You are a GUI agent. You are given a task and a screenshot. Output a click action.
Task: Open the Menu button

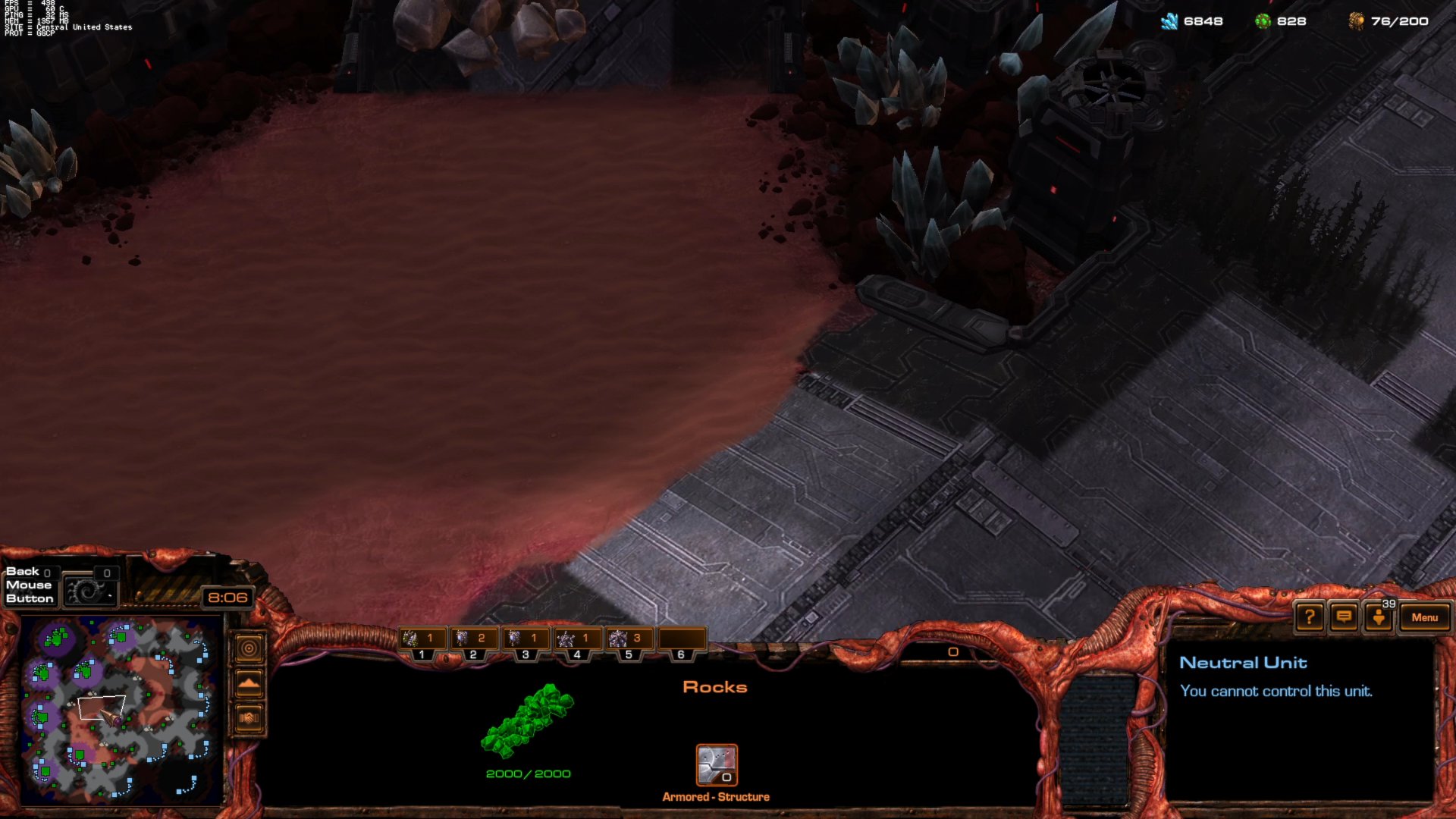tap(1424, 618)
